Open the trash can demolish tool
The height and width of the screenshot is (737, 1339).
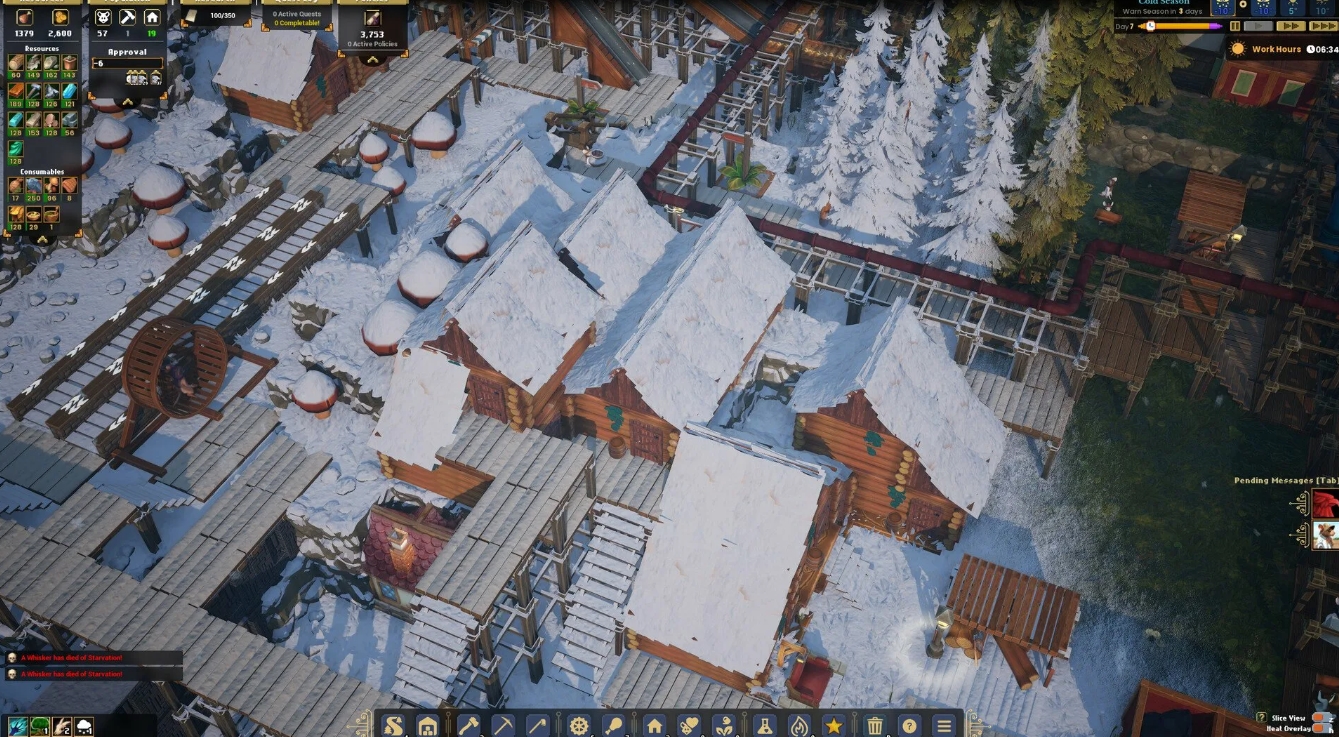tap(875, 726)
